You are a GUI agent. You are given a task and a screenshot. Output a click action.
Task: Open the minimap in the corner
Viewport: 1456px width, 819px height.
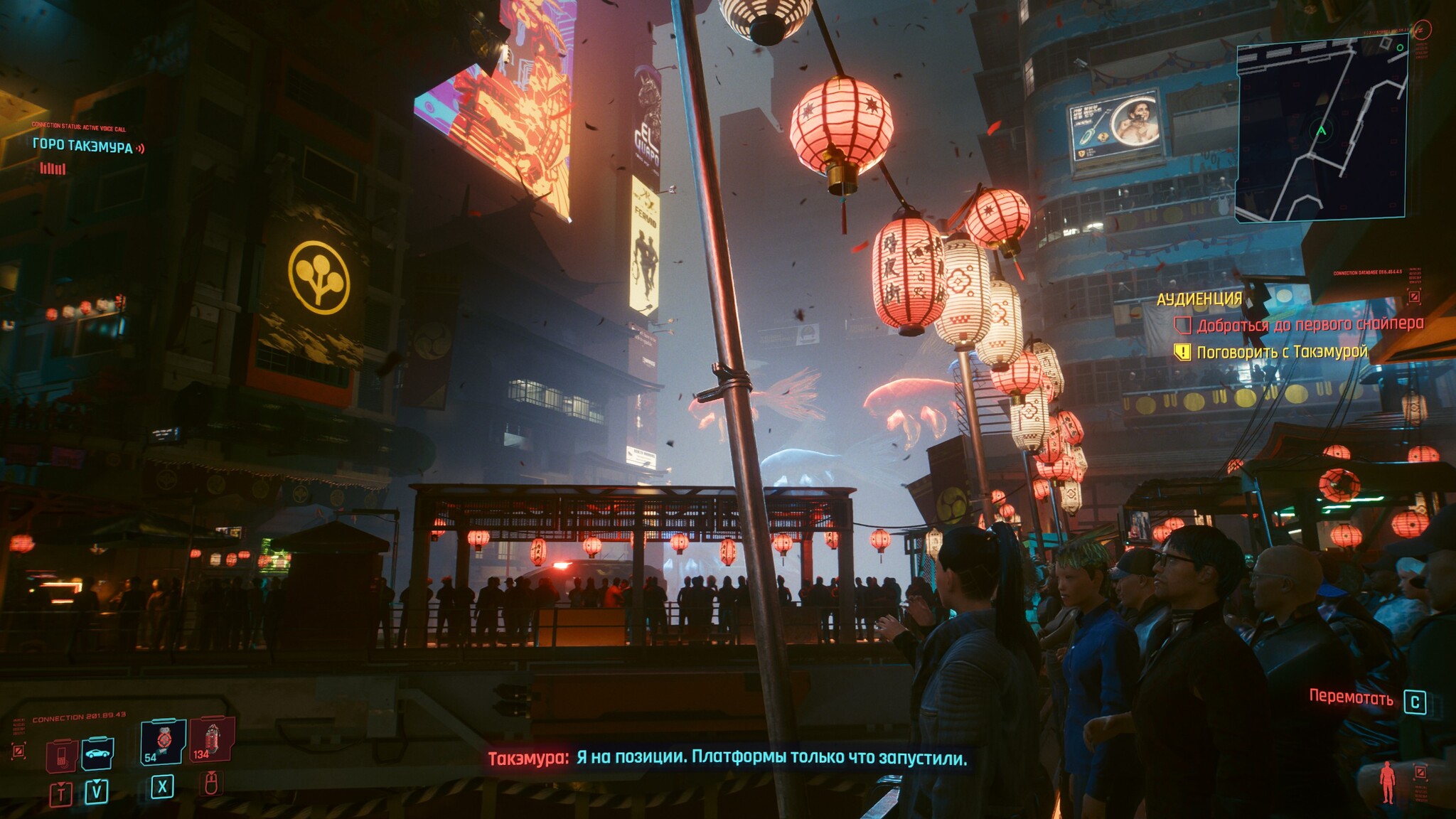pyautogui.click(x=1321, y=128)
